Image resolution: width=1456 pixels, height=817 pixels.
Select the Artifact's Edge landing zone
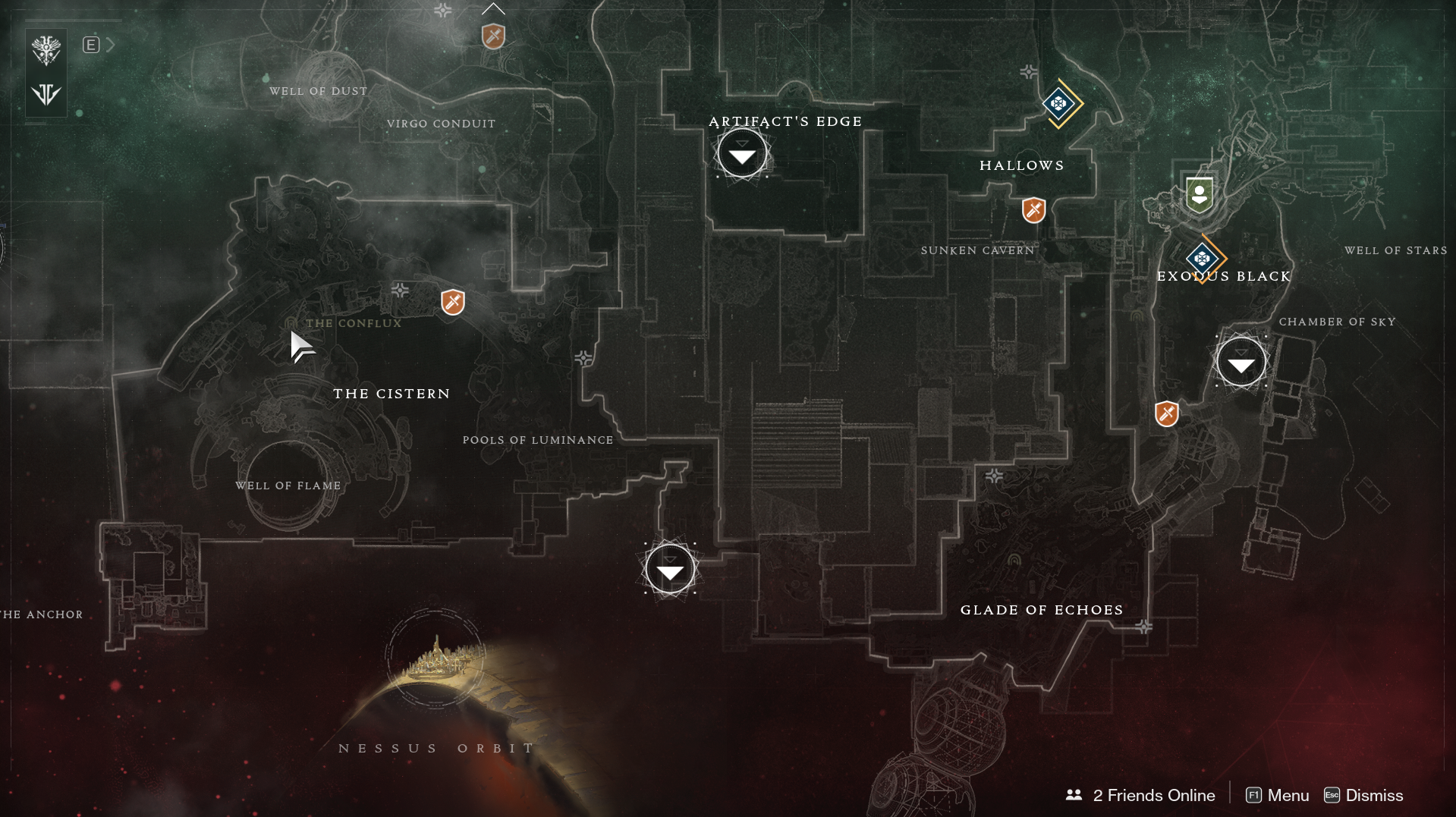click(742, 154)
